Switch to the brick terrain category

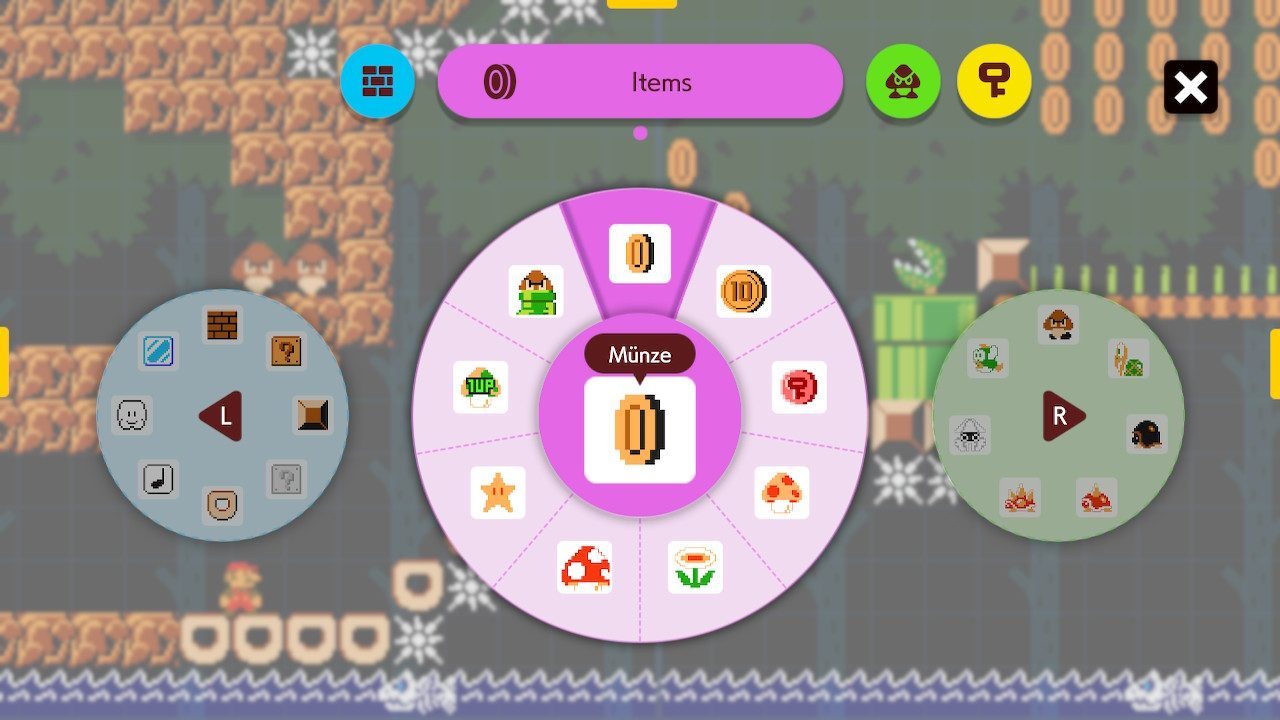click(377, 81)
